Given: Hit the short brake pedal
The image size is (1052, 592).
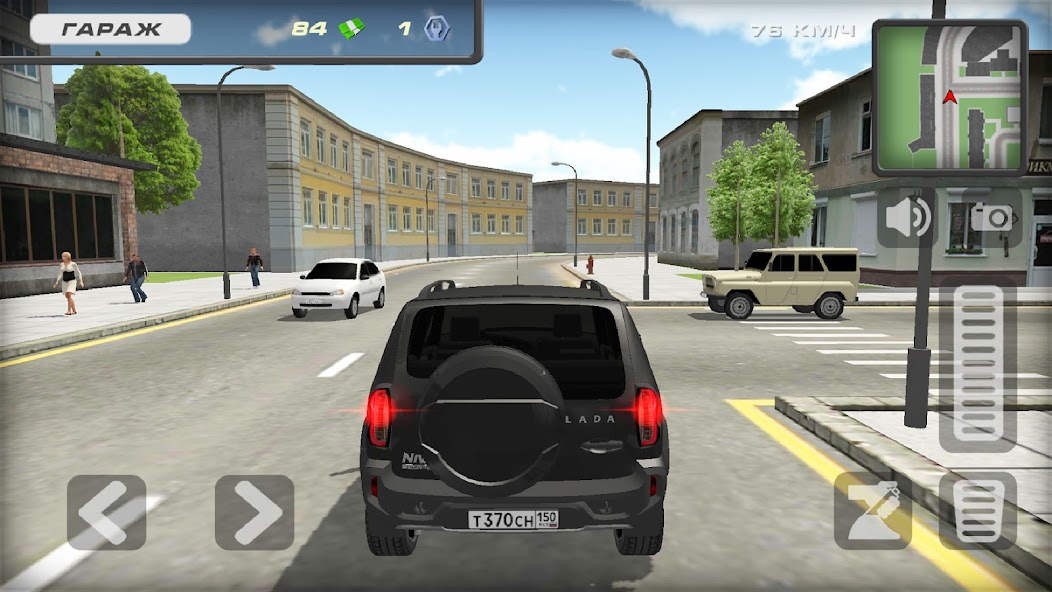Looking at the screenshot, I should [x=977, y=510].
